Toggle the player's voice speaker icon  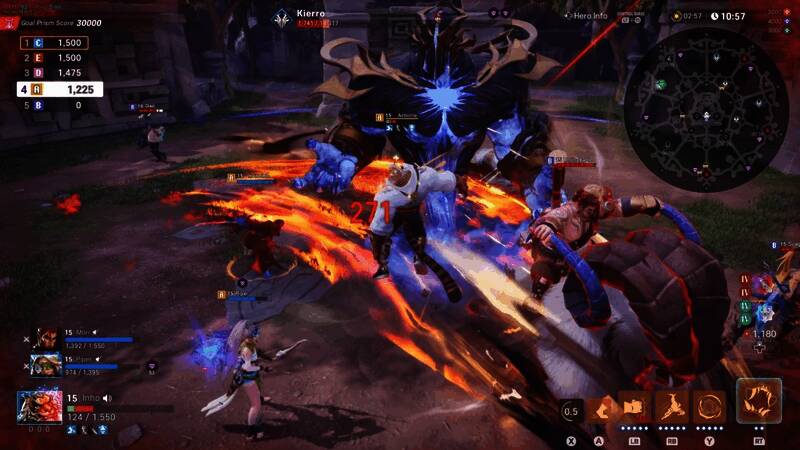click(107, 398)
